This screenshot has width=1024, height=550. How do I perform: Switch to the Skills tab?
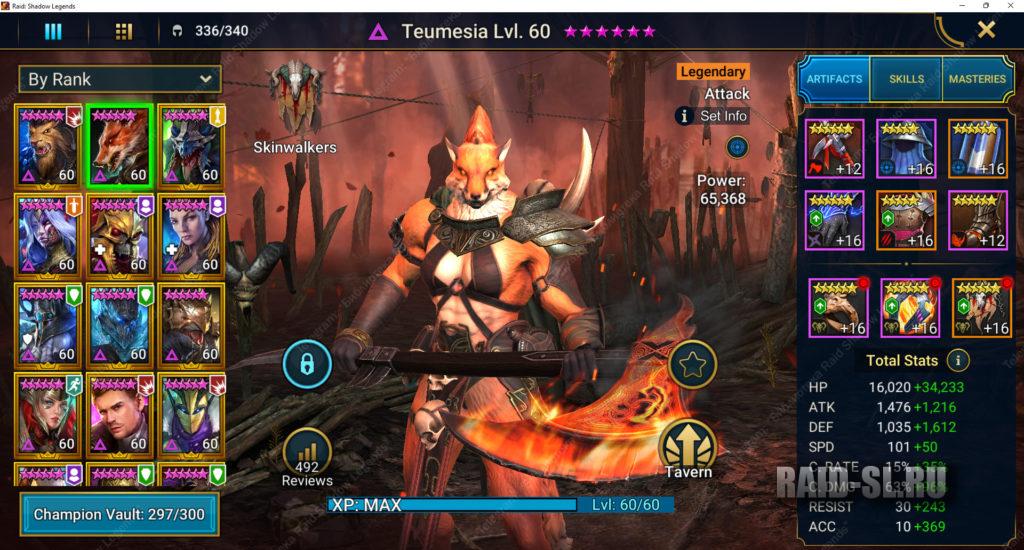click(906, 79)
